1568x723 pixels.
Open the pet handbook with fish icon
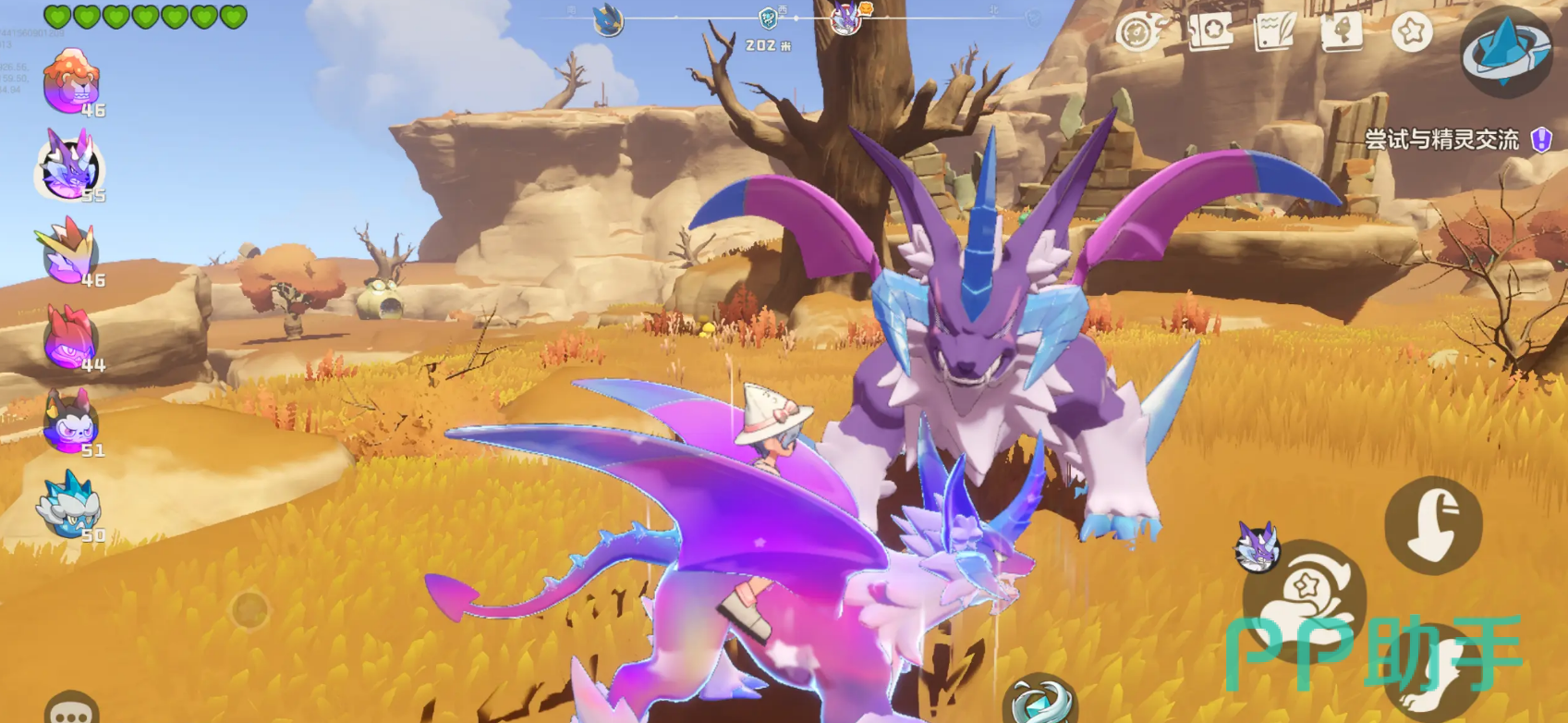coord(1343,32)
